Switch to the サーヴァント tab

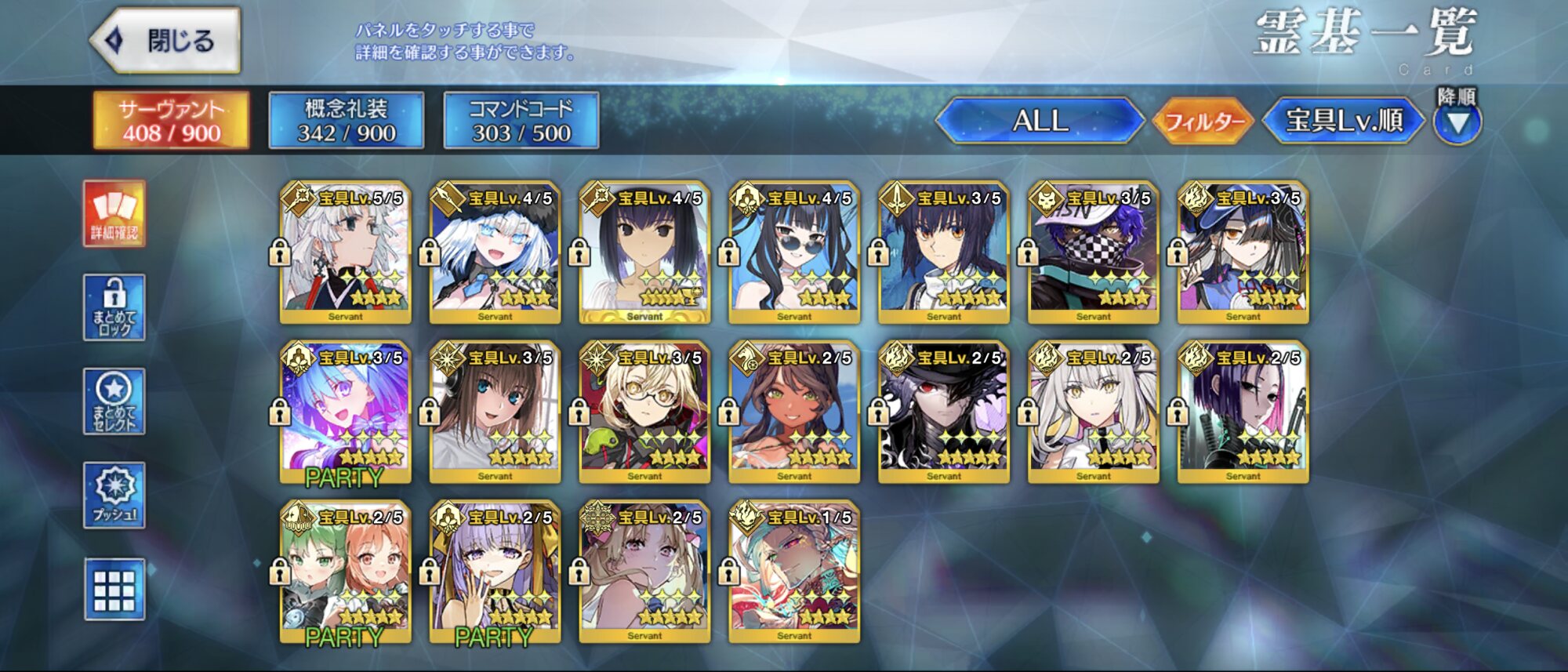coord(171,121)
